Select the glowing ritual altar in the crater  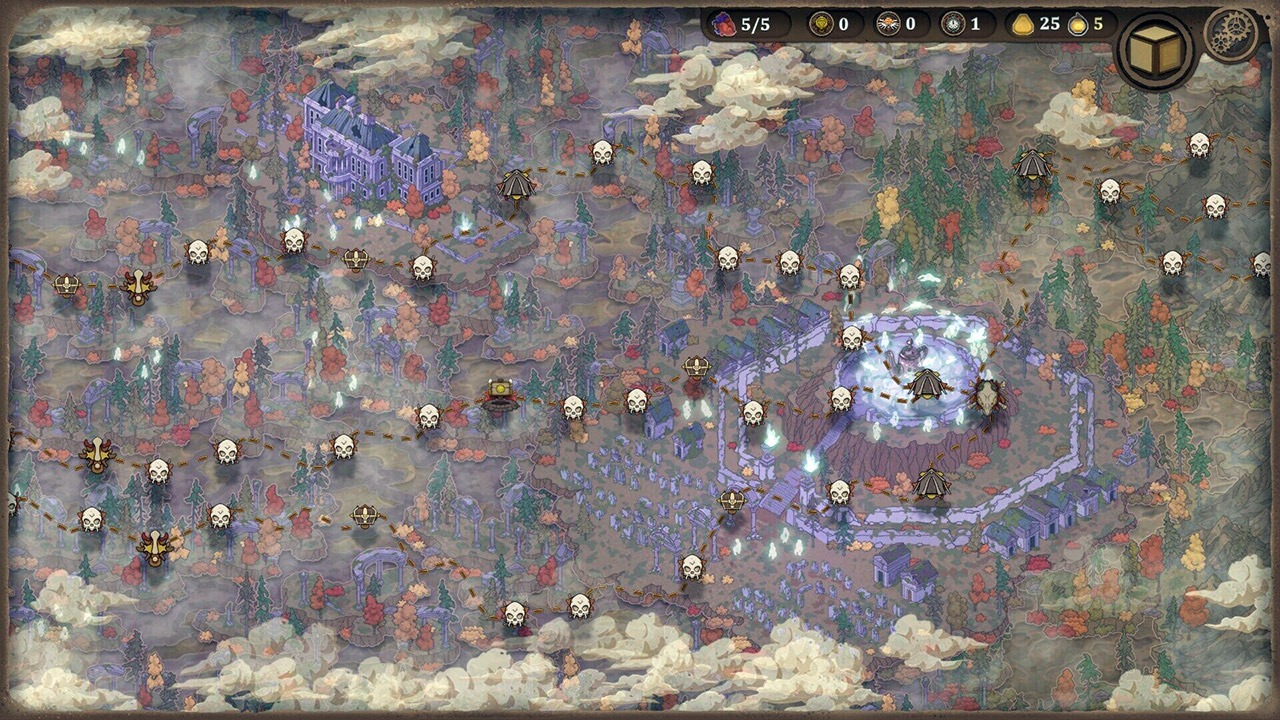click(x=908, y=355)
